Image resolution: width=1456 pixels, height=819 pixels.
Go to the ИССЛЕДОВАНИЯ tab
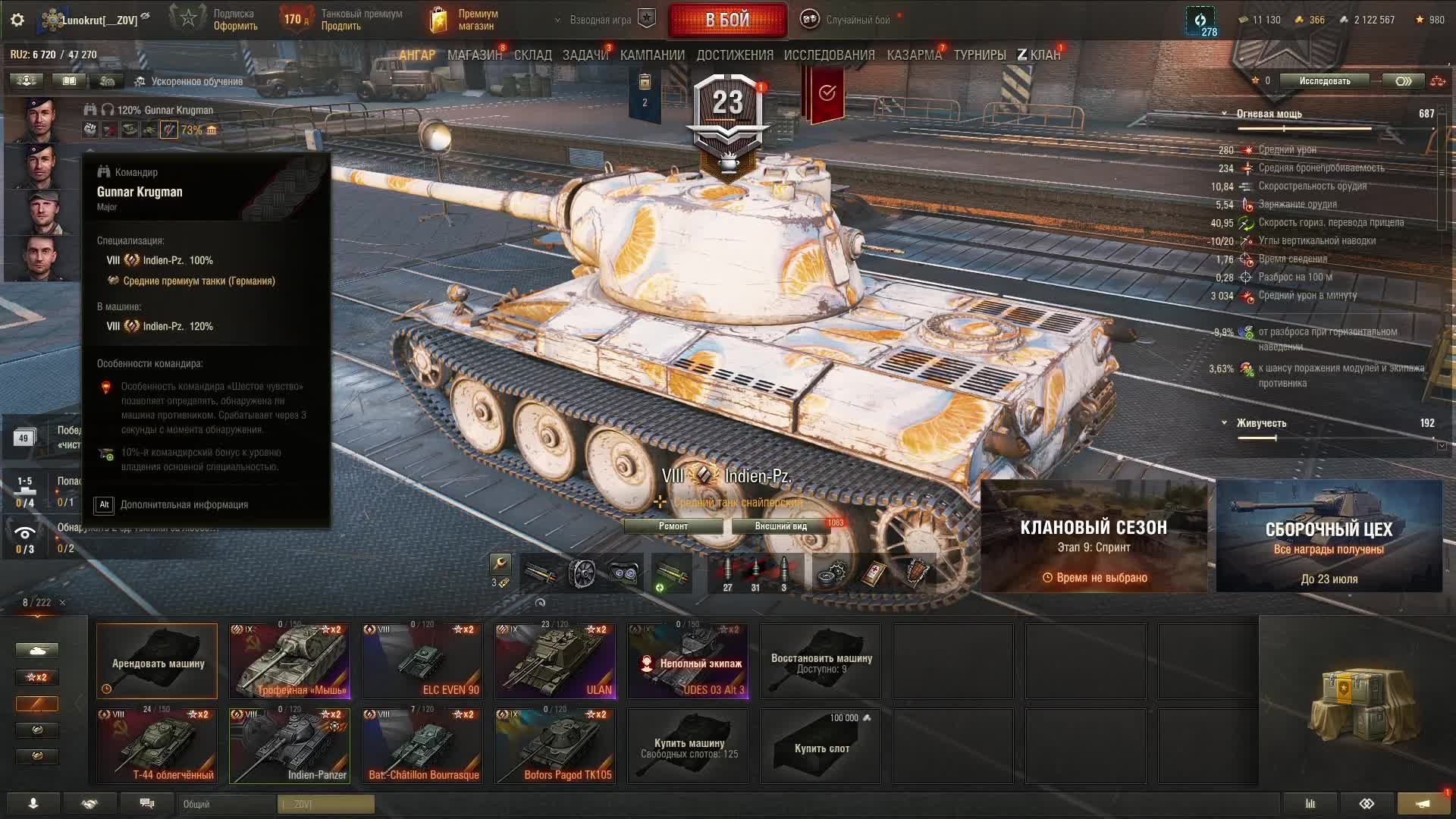tap(829, 55)
